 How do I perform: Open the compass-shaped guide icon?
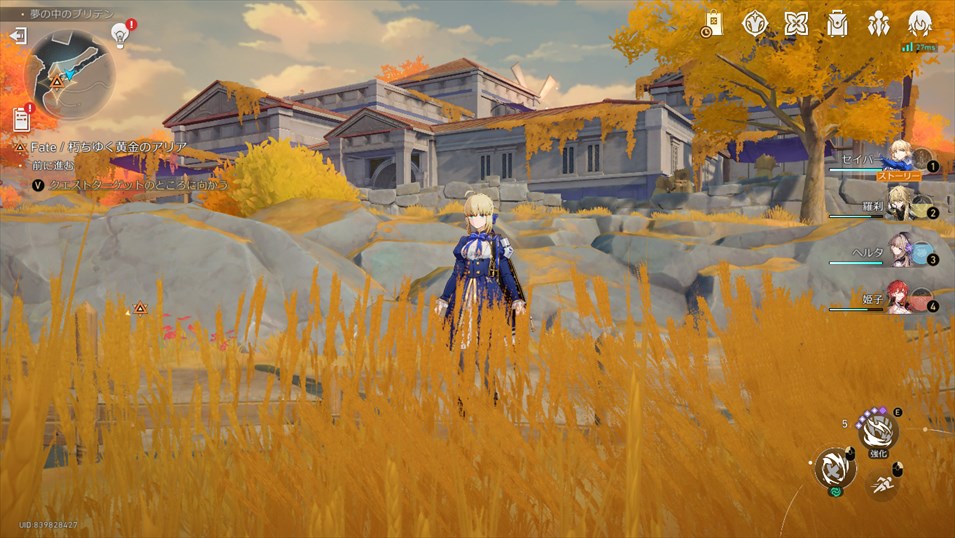point(755,24)
